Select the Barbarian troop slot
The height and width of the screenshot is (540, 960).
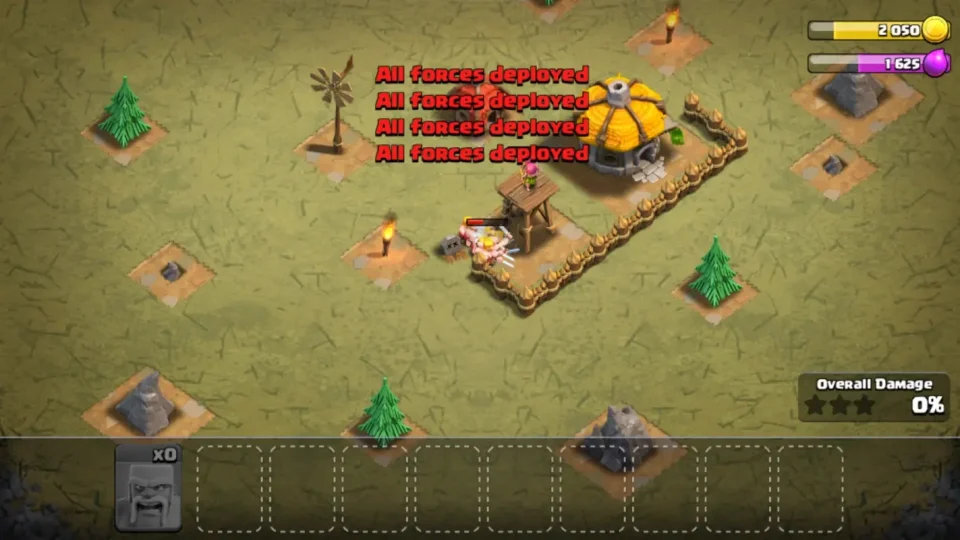tap(149, 487)
